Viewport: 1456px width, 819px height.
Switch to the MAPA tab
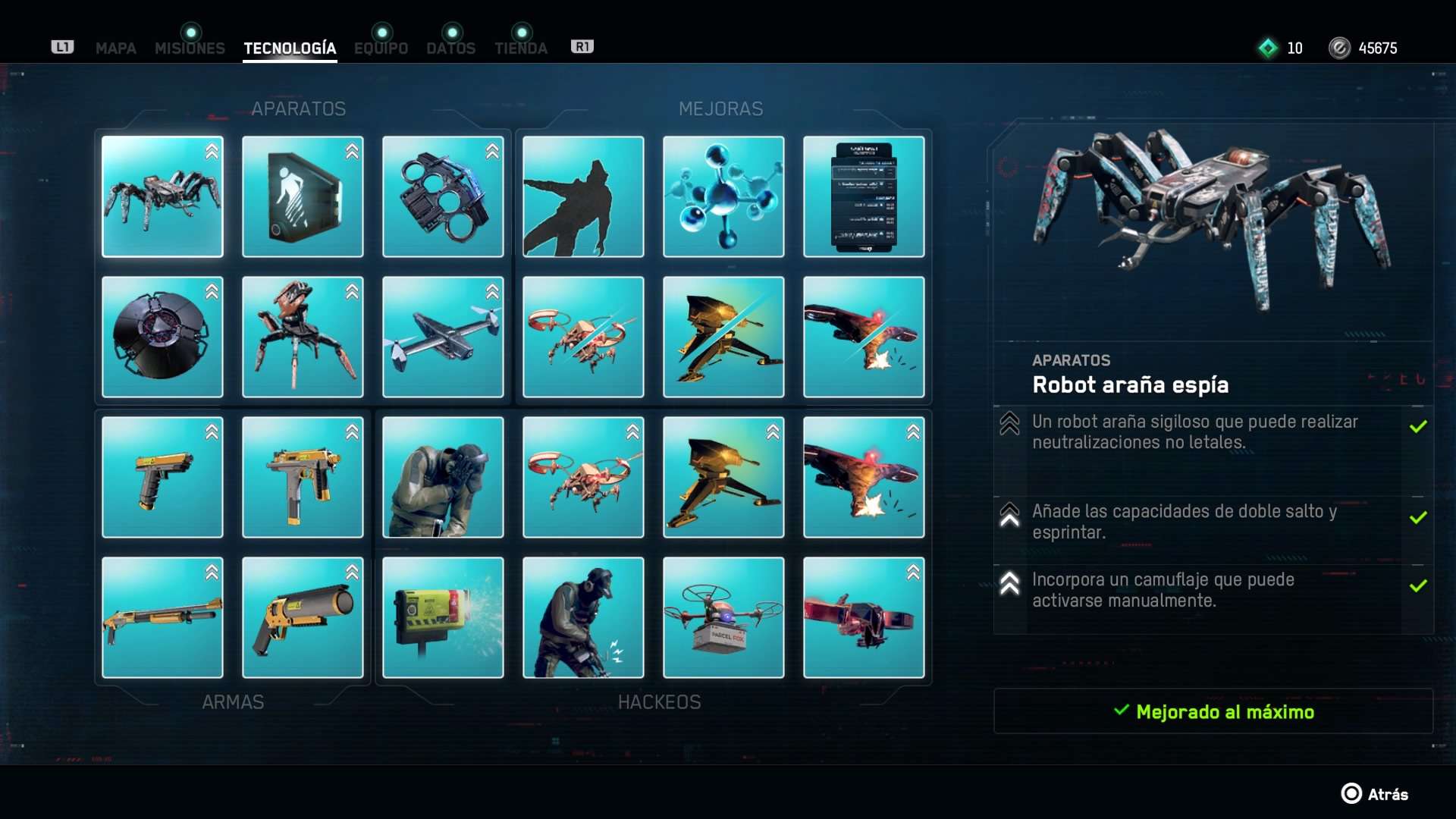[115, 49]
